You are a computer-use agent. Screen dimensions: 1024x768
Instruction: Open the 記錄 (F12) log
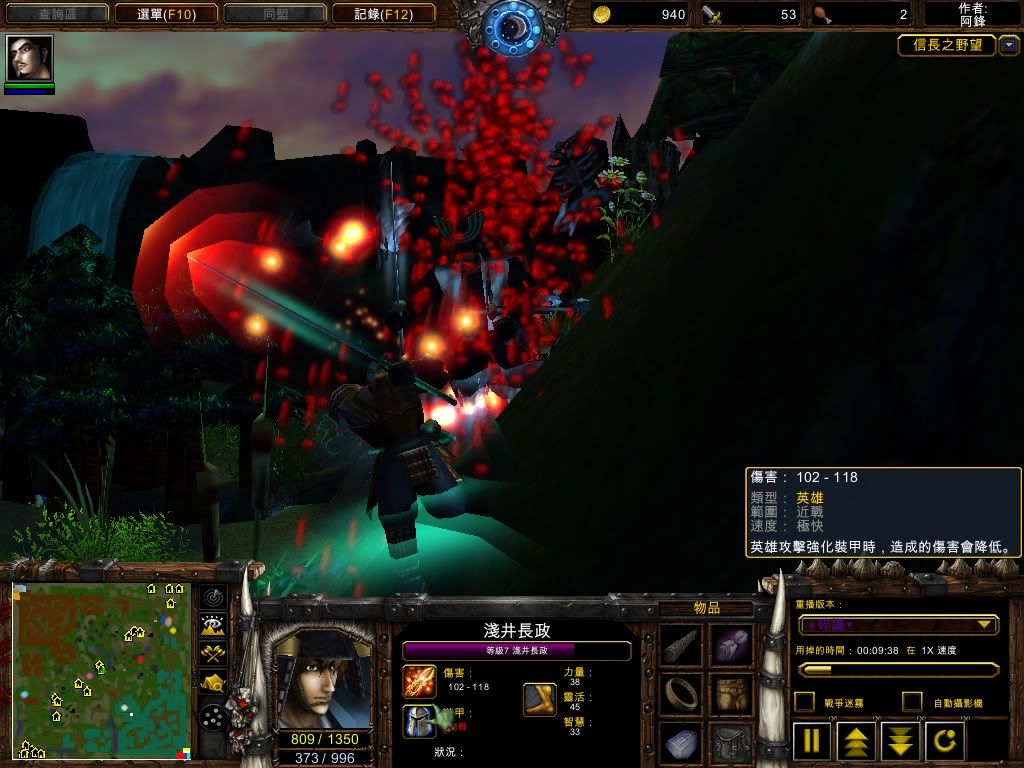[383, 14]
